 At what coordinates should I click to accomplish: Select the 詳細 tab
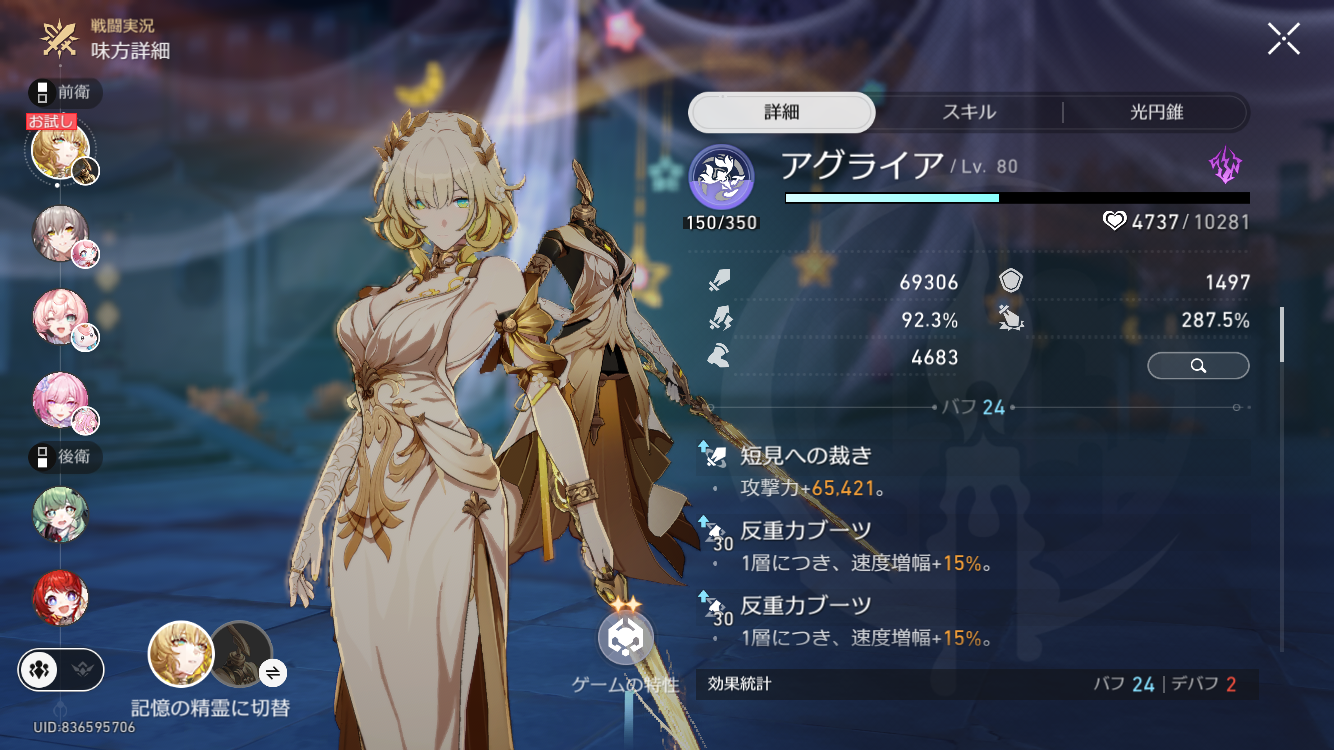(781, 112)
